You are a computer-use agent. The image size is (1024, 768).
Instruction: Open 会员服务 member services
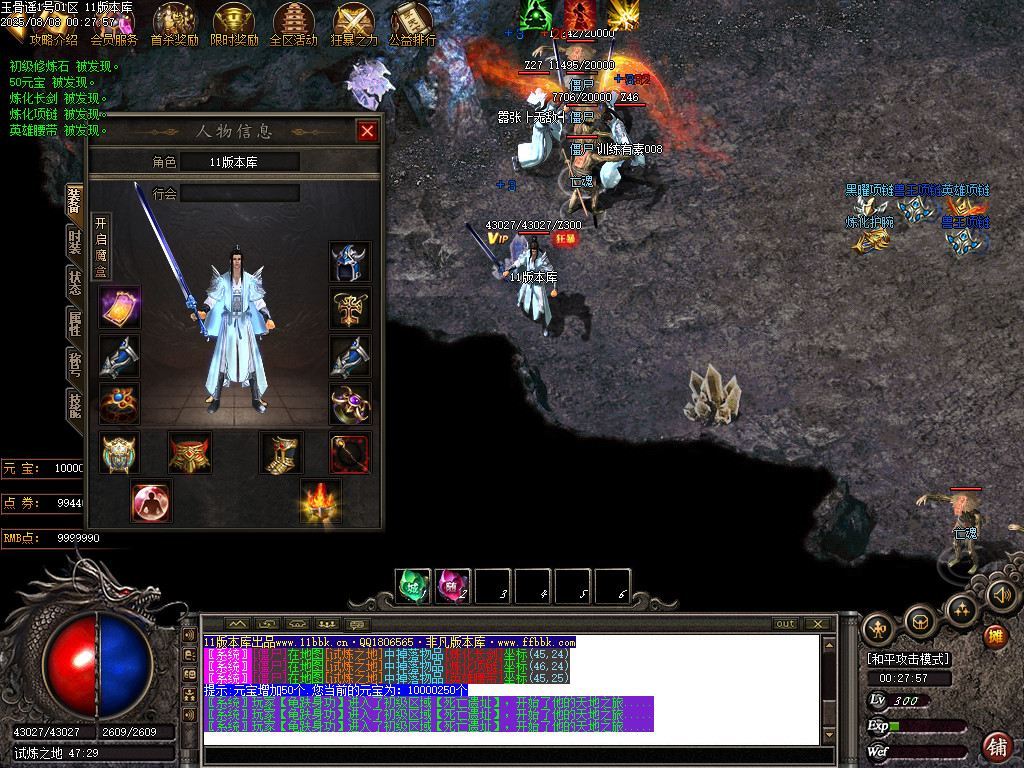point(113,26)
